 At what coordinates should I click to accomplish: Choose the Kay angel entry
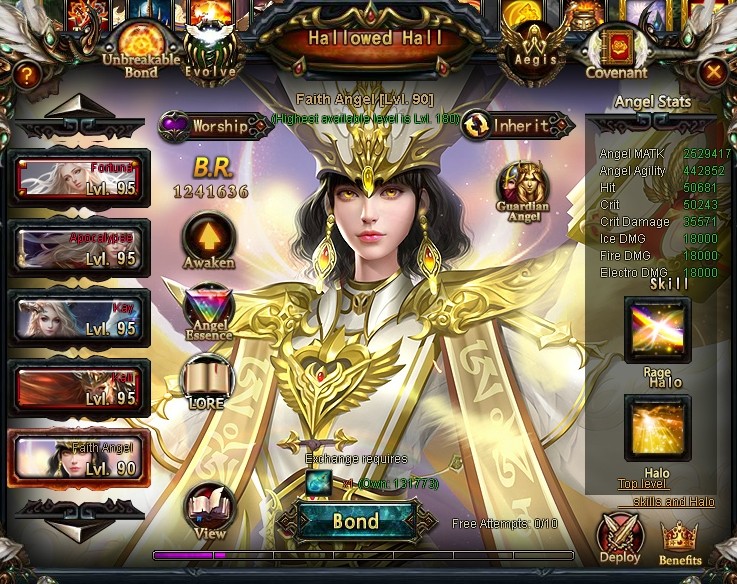pyautogui.click(x=79, y=318)
